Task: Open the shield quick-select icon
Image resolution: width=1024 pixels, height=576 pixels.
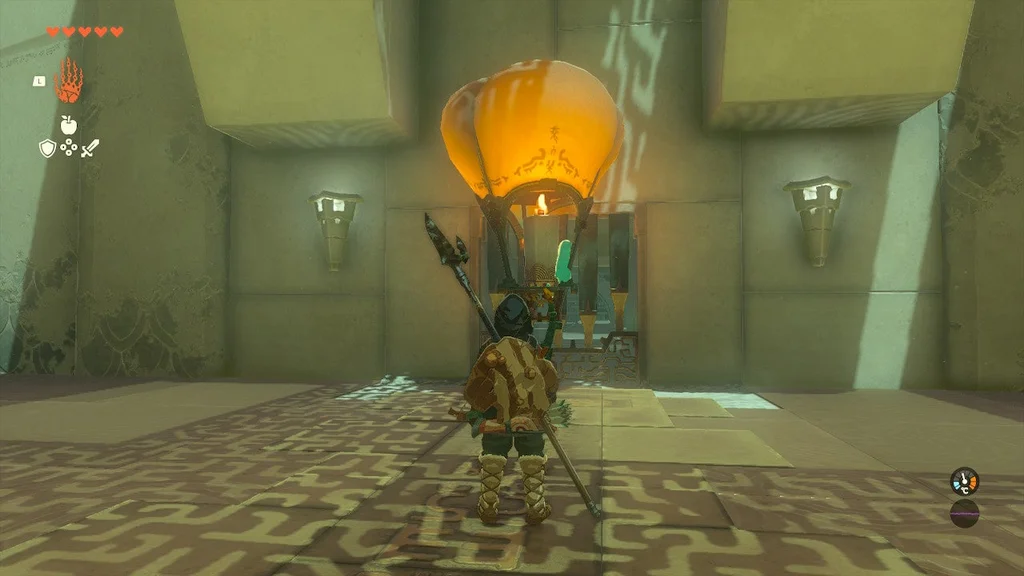Action: pos(46,148)
